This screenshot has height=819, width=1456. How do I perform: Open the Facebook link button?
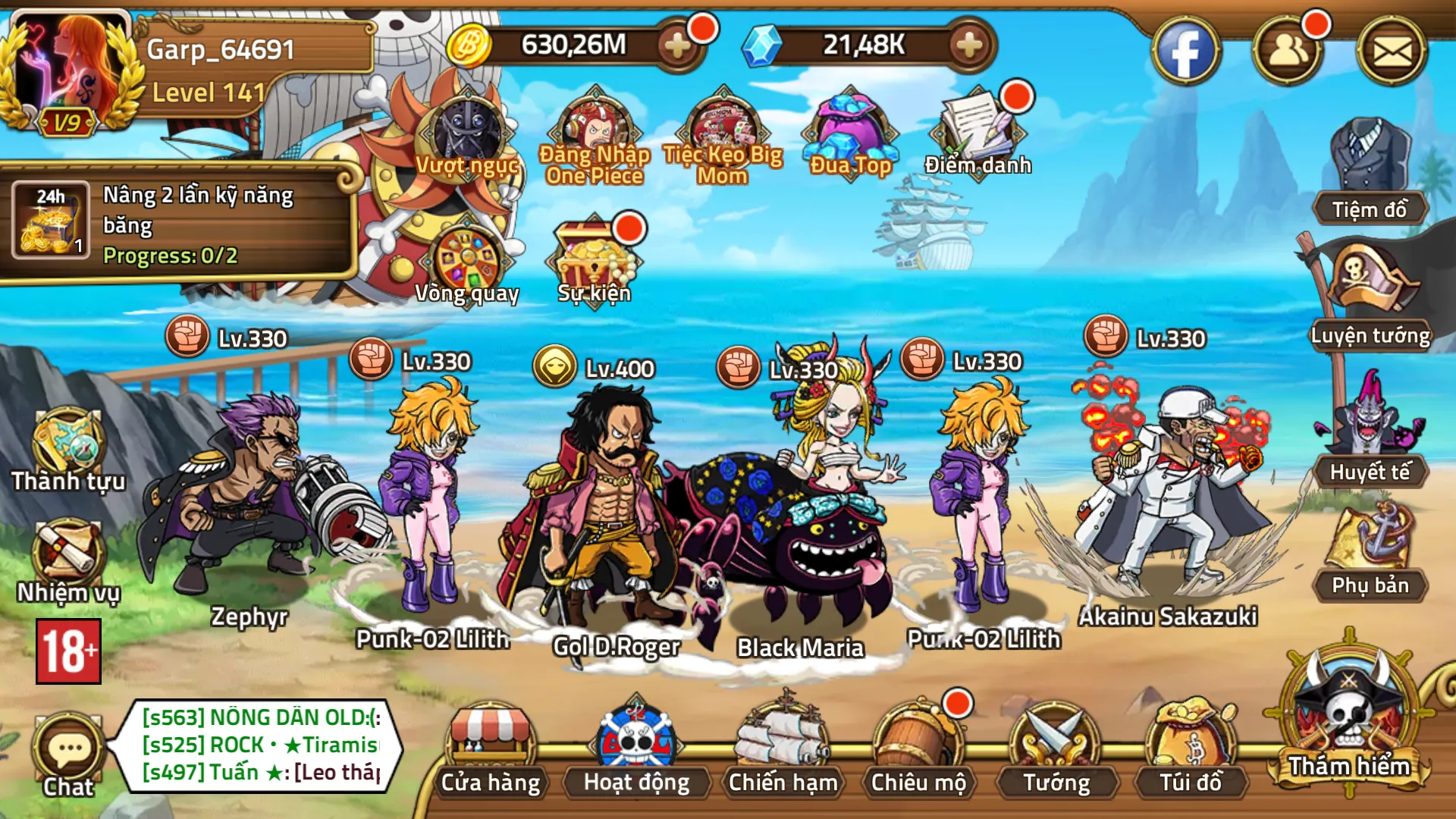(x=1185, y=52)
